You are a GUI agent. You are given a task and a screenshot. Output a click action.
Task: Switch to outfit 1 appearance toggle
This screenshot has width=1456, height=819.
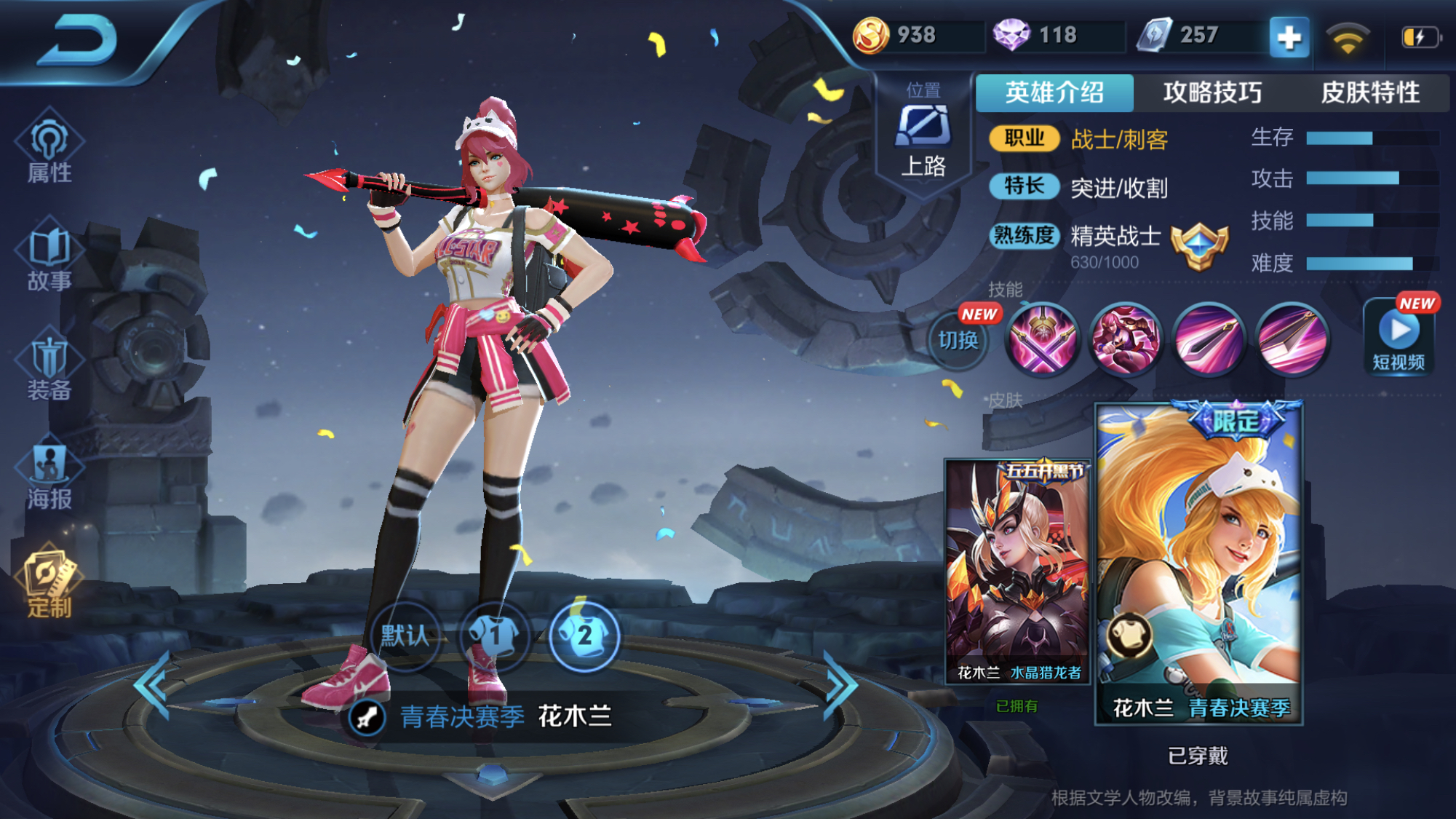point(494,635)
